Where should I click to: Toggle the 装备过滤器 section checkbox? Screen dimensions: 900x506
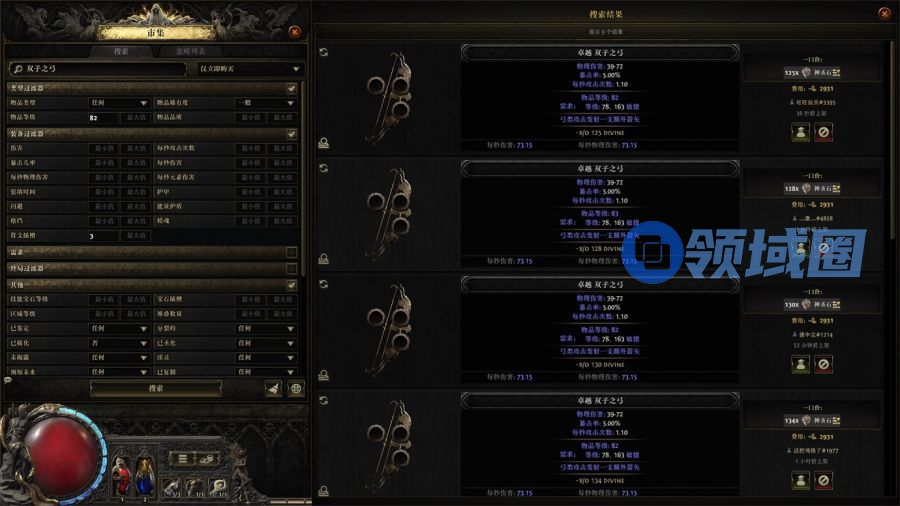tap(291, 133)
